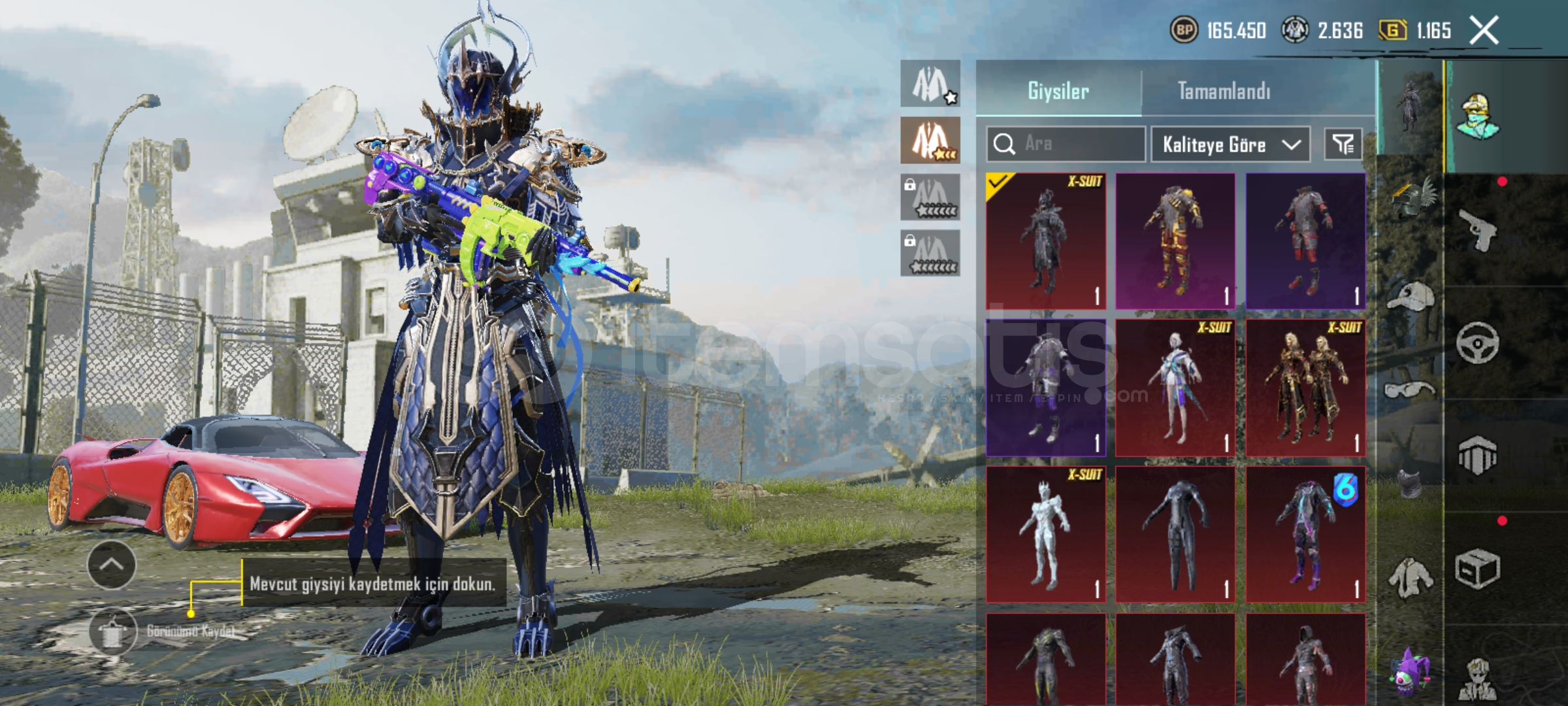Open the Tamamlandı tab

1224,91
